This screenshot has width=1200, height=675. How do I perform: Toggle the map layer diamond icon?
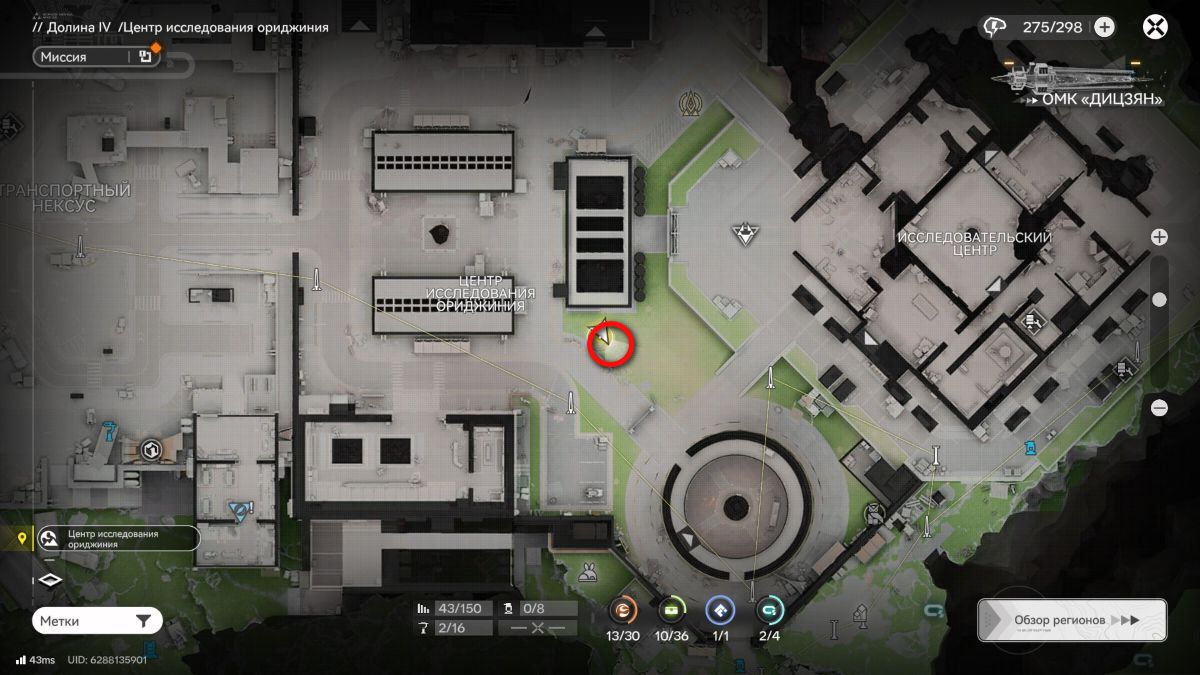point(51,580)
